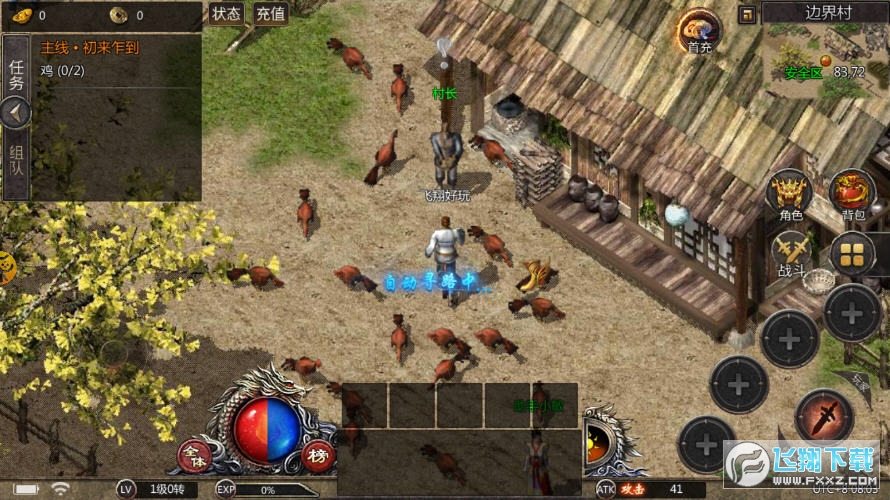This screenshot has width=890, height=500.
Task: Collapse the quest panel with the arrow
Action: point(15,113)
